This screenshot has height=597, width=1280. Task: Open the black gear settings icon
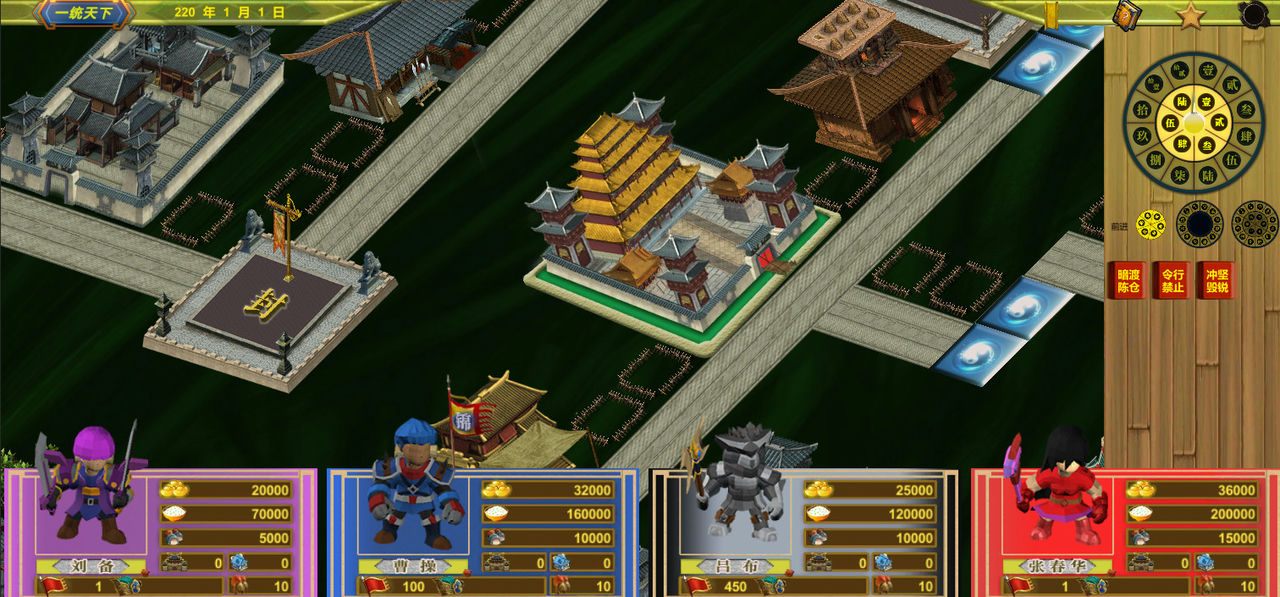coord(1253,14)
